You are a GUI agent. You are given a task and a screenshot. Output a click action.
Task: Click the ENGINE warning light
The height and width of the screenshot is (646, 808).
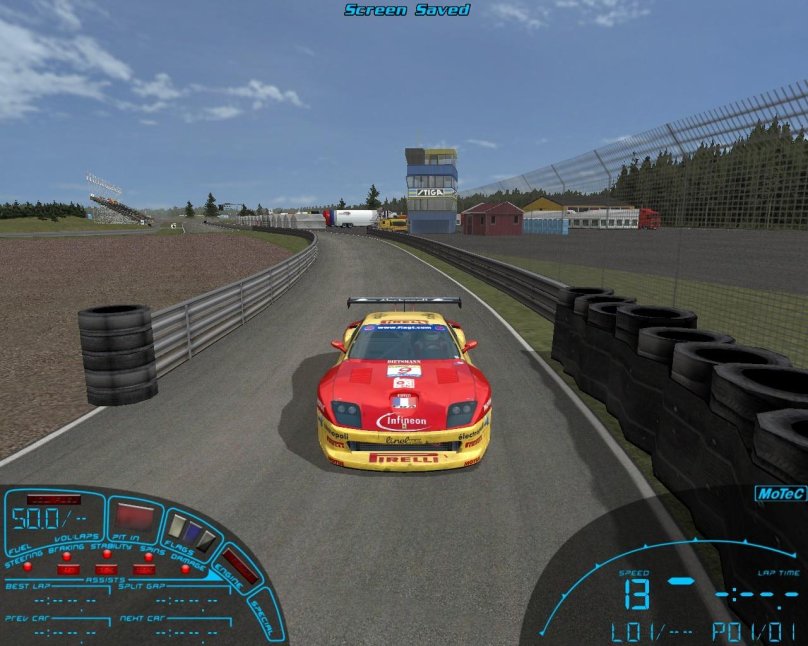pos(239,567)
